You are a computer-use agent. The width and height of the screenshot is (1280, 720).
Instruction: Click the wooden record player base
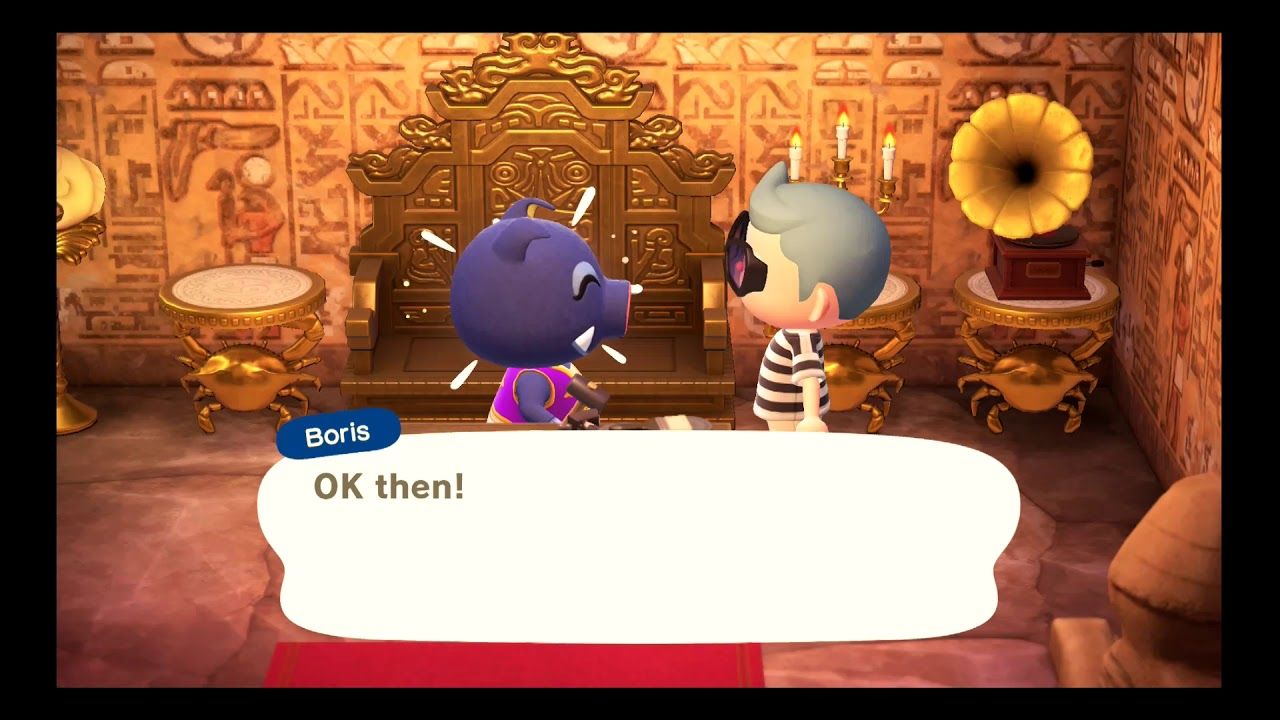[x=1040, y=270]
